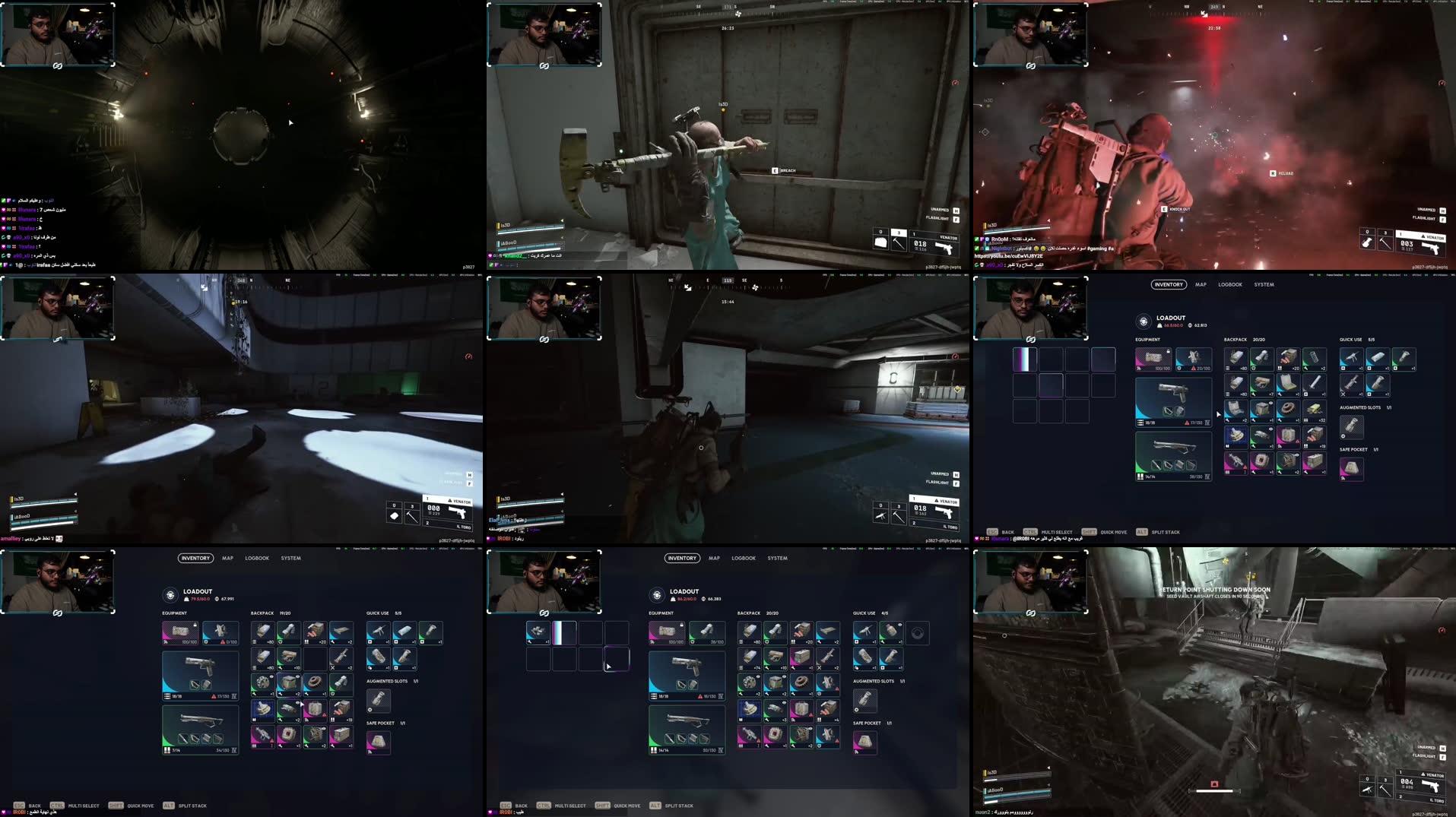Open the Safe Pocket item slot
Screen dimensions: 1456x817
1351,469
